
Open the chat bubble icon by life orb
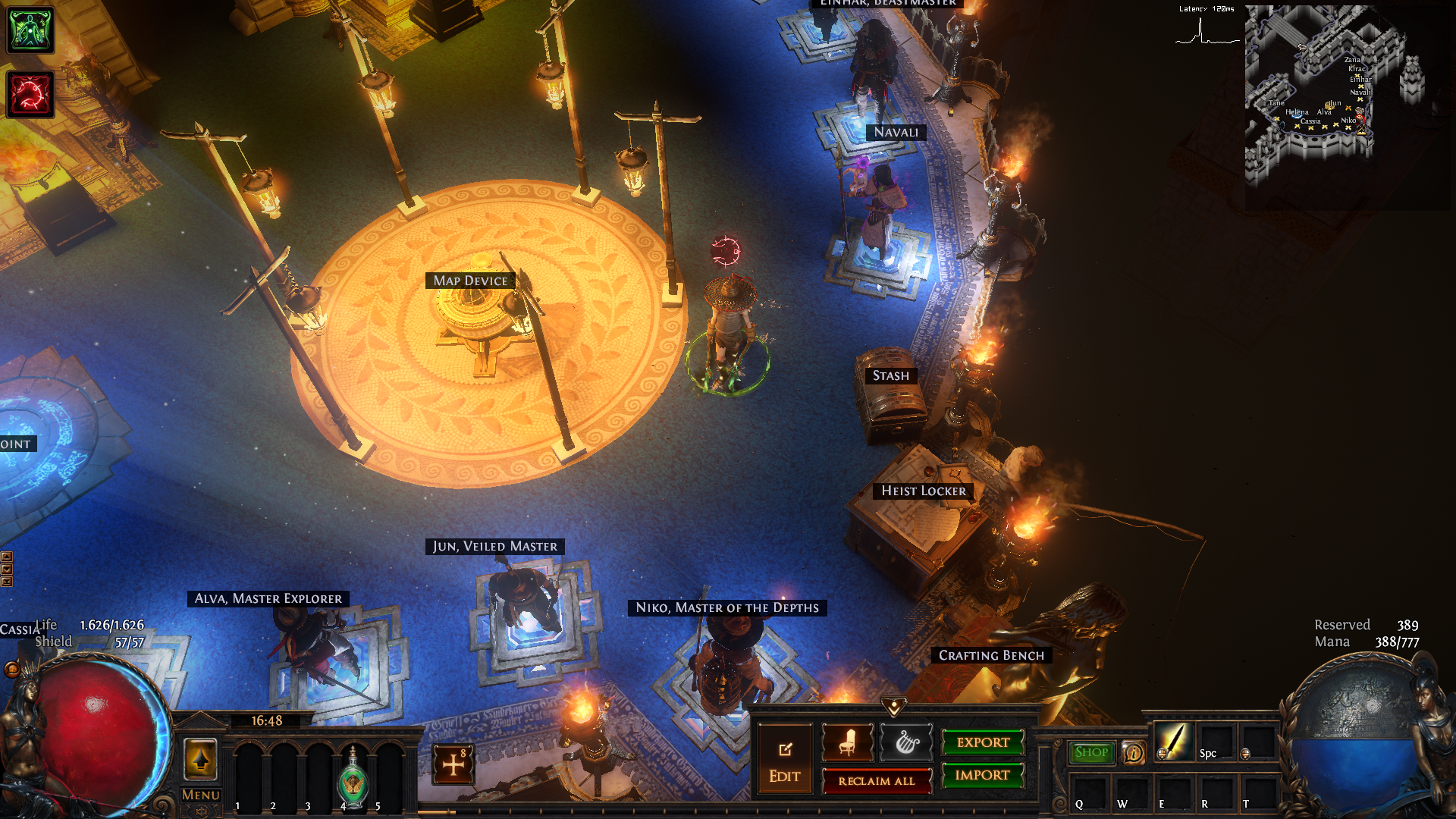tap(12, 669)
